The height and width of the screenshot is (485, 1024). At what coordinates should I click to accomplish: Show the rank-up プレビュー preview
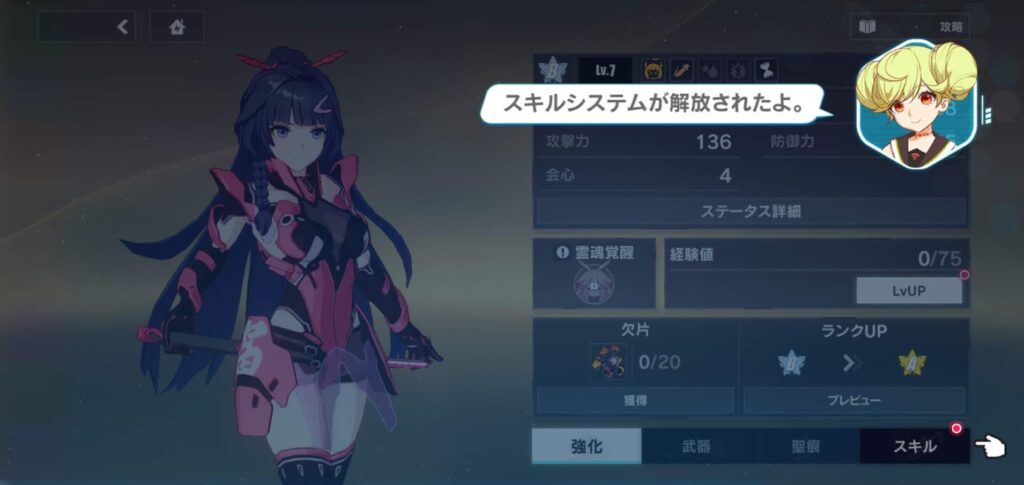(854, 400)
